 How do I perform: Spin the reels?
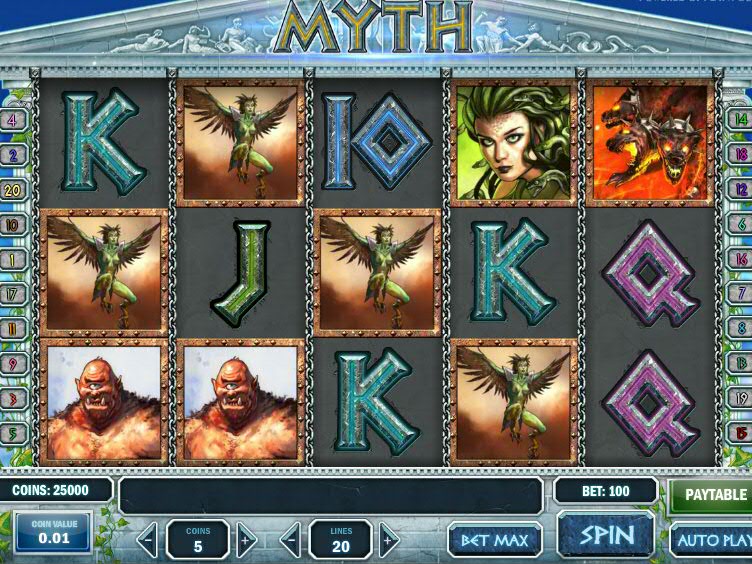click(606, 535)
